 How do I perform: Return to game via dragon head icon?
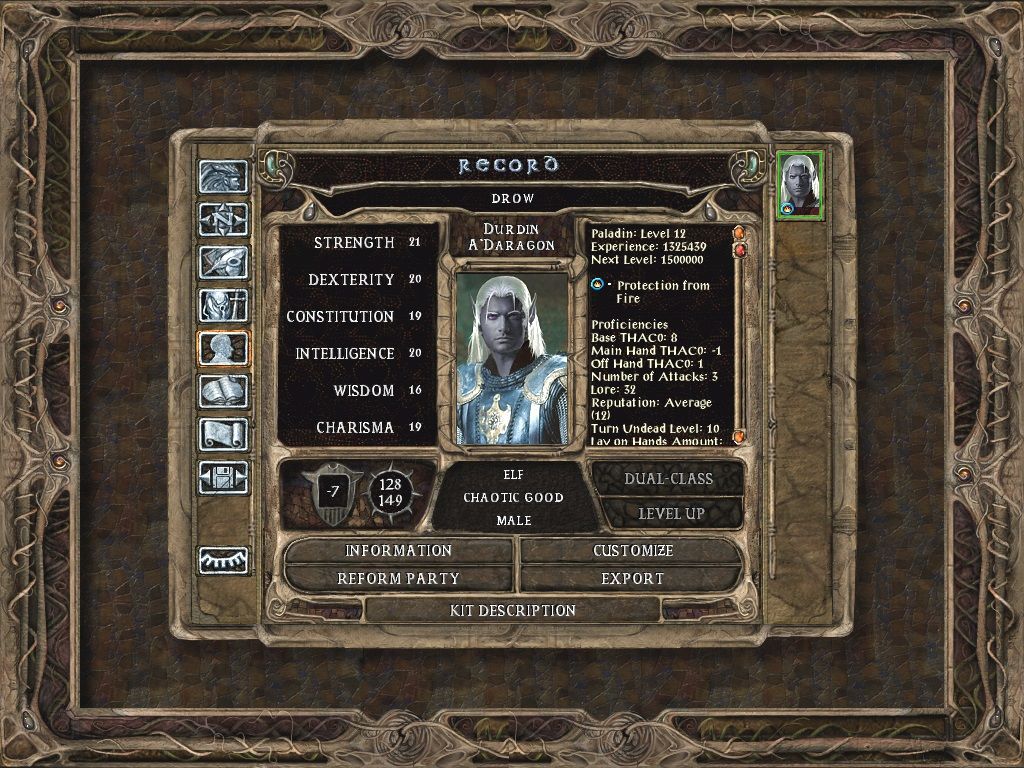coord(222,176)
